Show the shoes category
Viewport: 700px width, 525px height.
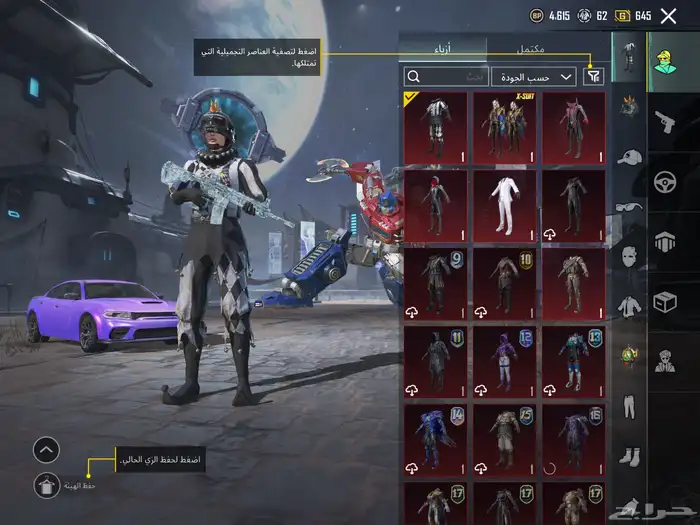pos(628,456)
